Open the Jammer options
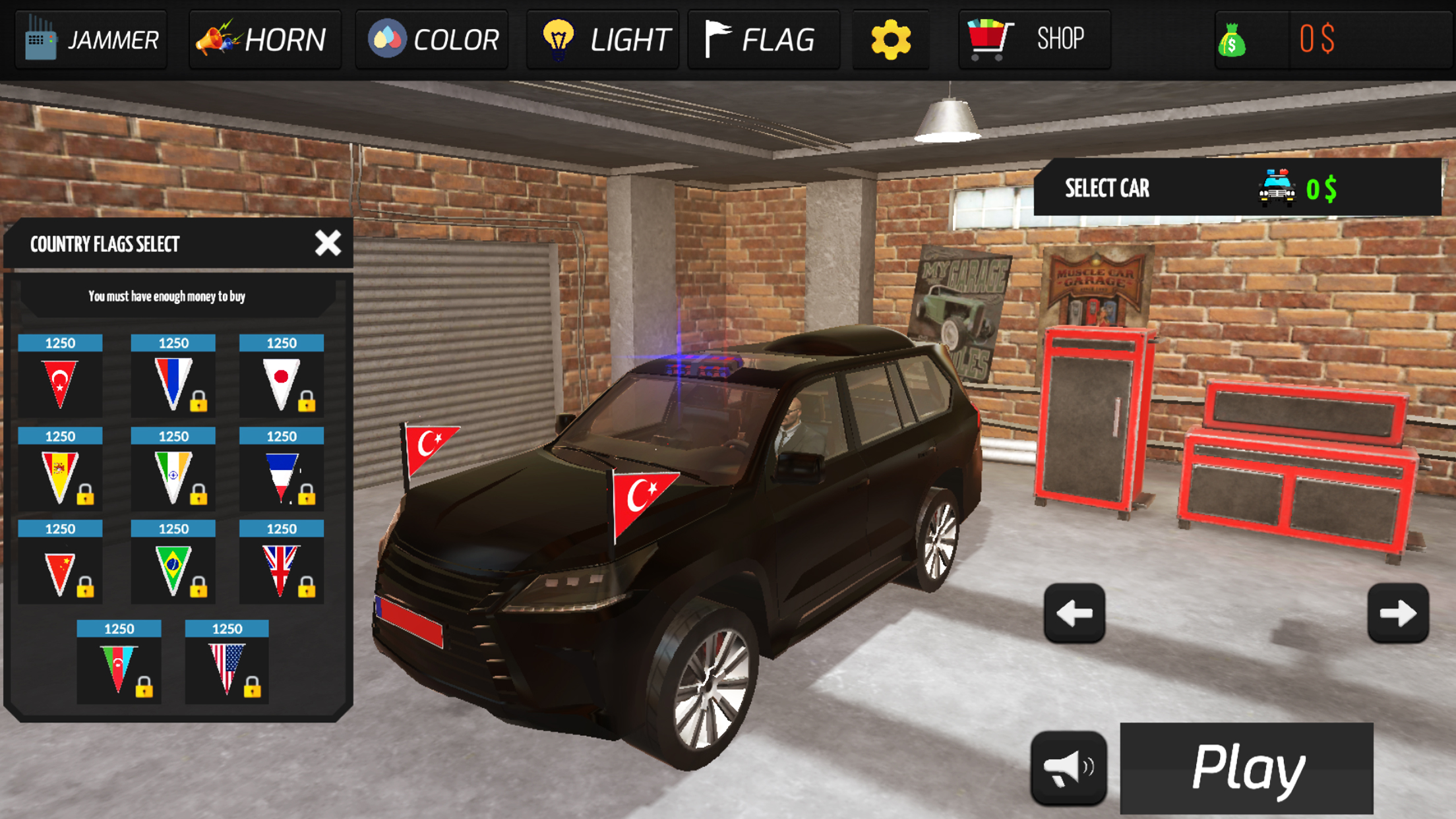The width and height of the screenshot is (1456, 819). (x=90, y=38)
